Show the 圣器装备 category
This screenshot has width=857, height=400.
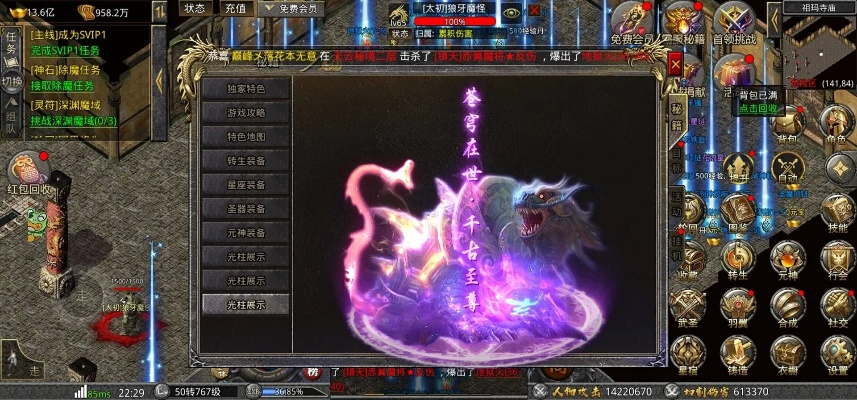click(247, 209)
